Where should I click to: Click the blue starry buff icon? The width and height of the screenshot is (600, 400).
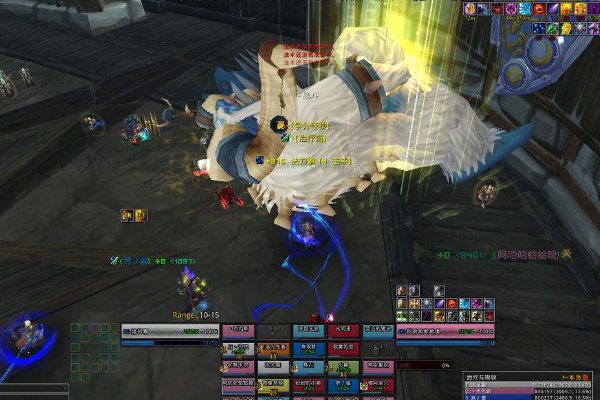[538, 29]
